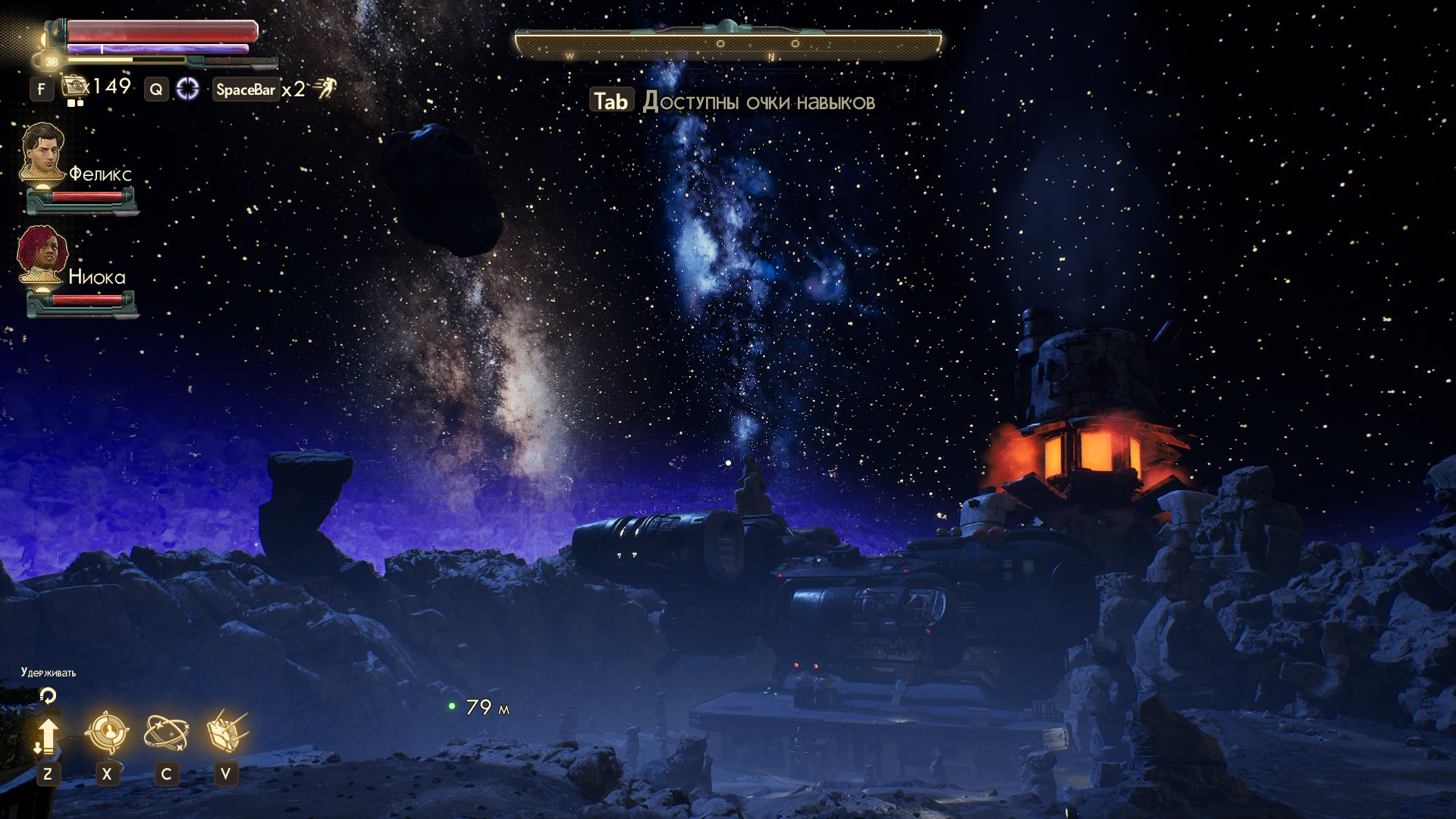Image resolution: width=1456 pixels, height=819 pixels.
Task: Trigger the pierced shield companion ability
Action: click(226, 733)
